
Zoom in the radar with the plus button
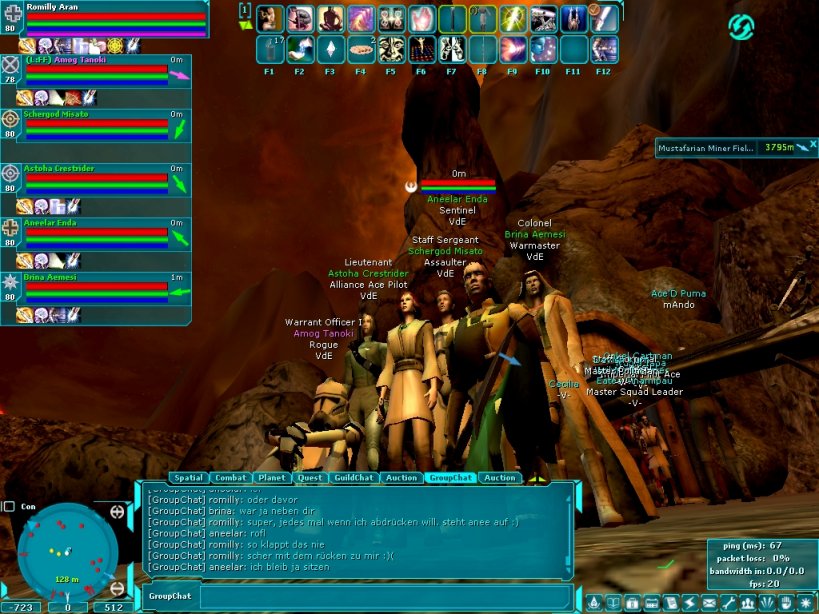tap(117, 512)
